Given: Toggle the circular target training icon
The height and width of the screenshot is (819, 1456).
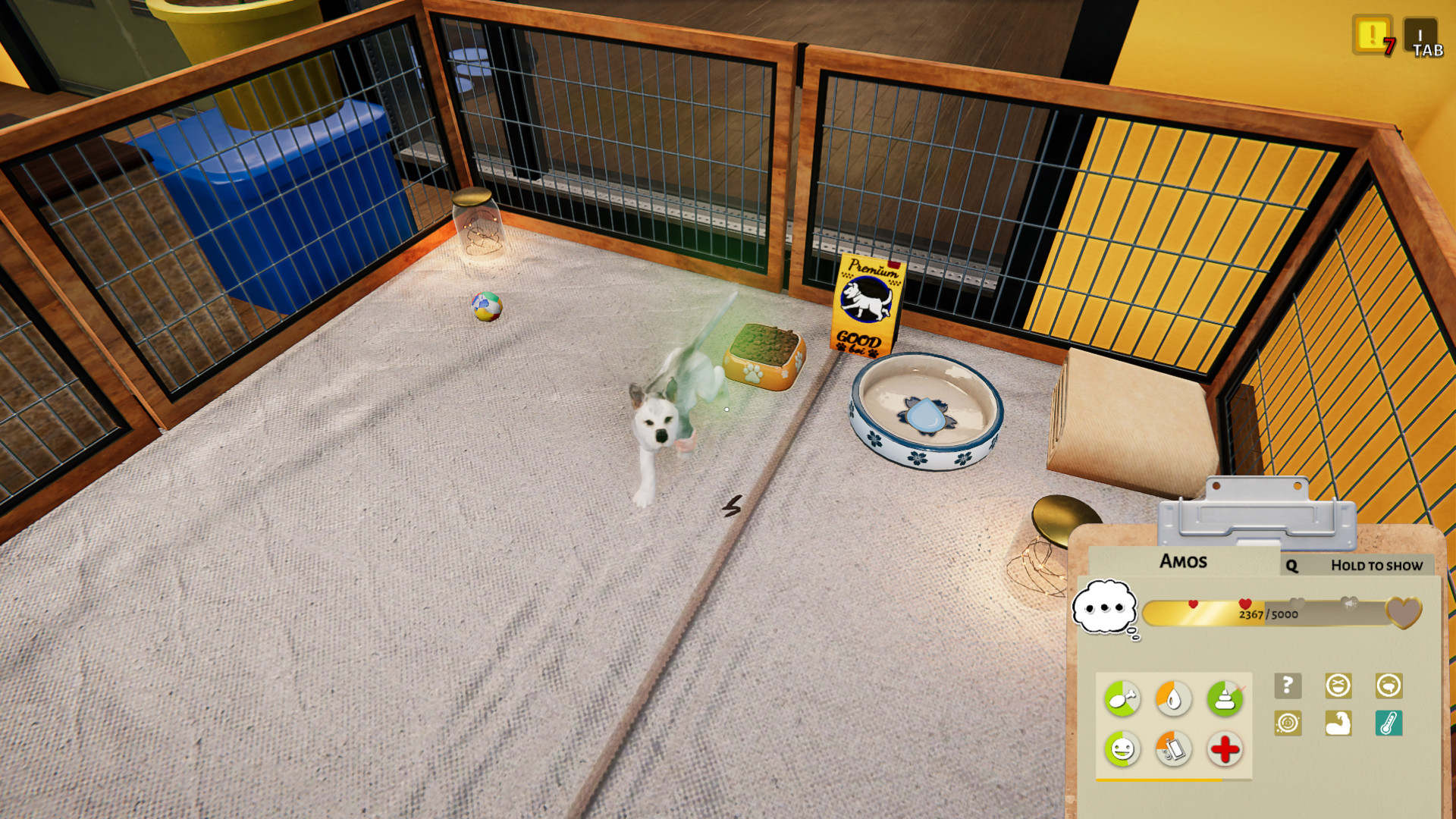Looking at the screenshot, I should click(x=1288, y=723).
